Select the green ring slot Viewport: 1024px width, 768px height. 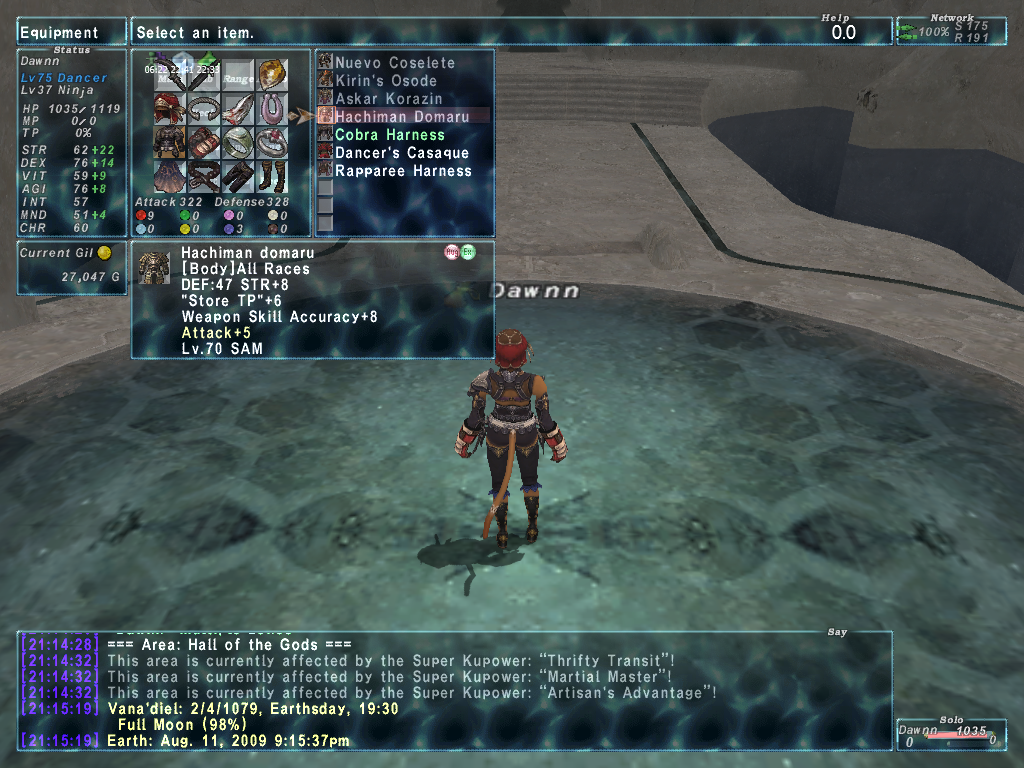click(238, 142)
